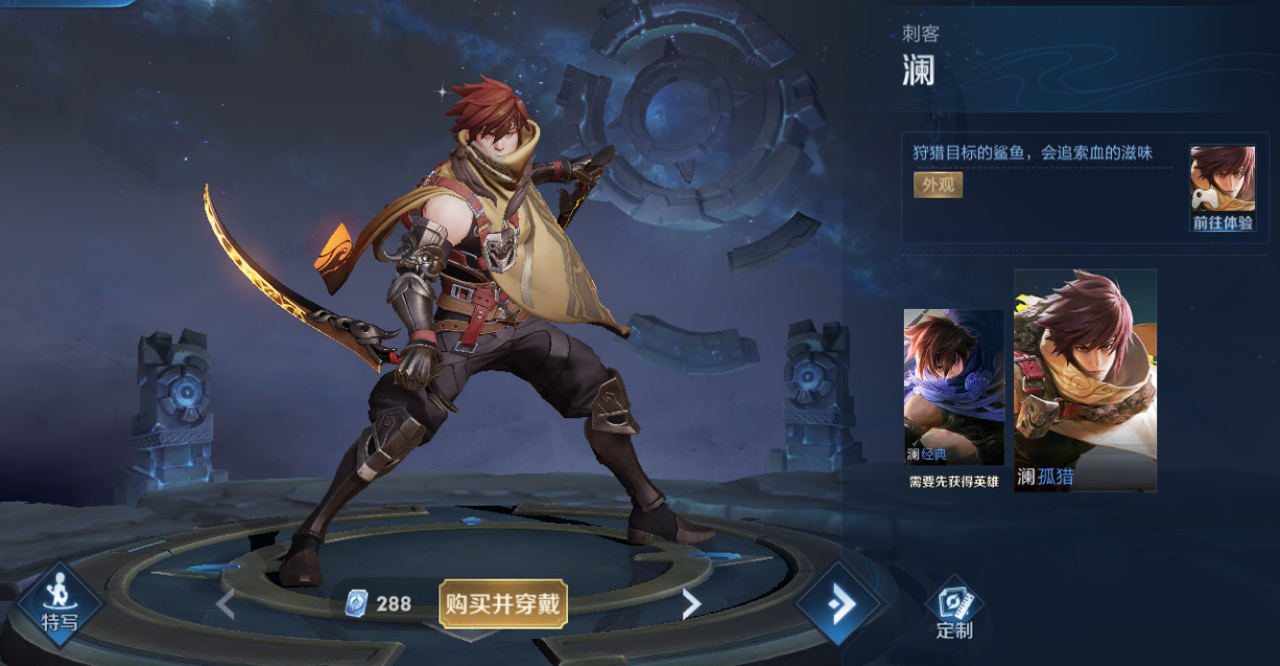Click the blue diamond arrow button

click(x=839, y=603)
